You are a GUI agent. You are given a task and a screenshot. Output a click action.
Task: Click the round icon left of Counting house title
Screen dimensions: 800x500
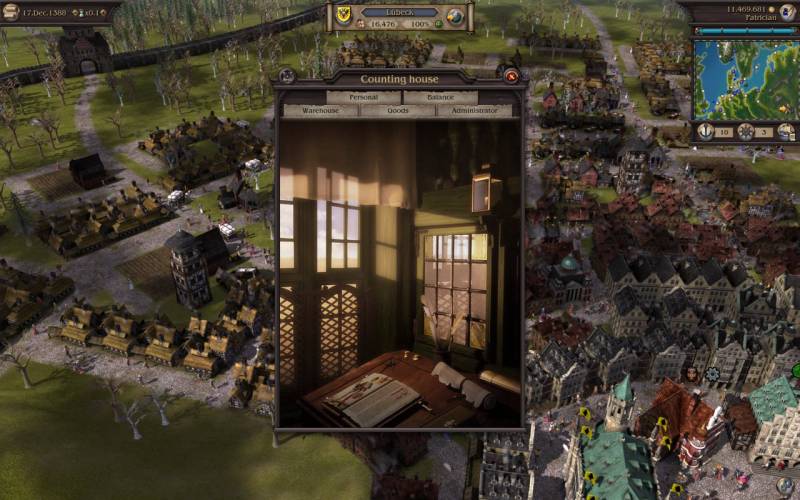[287, 76]
